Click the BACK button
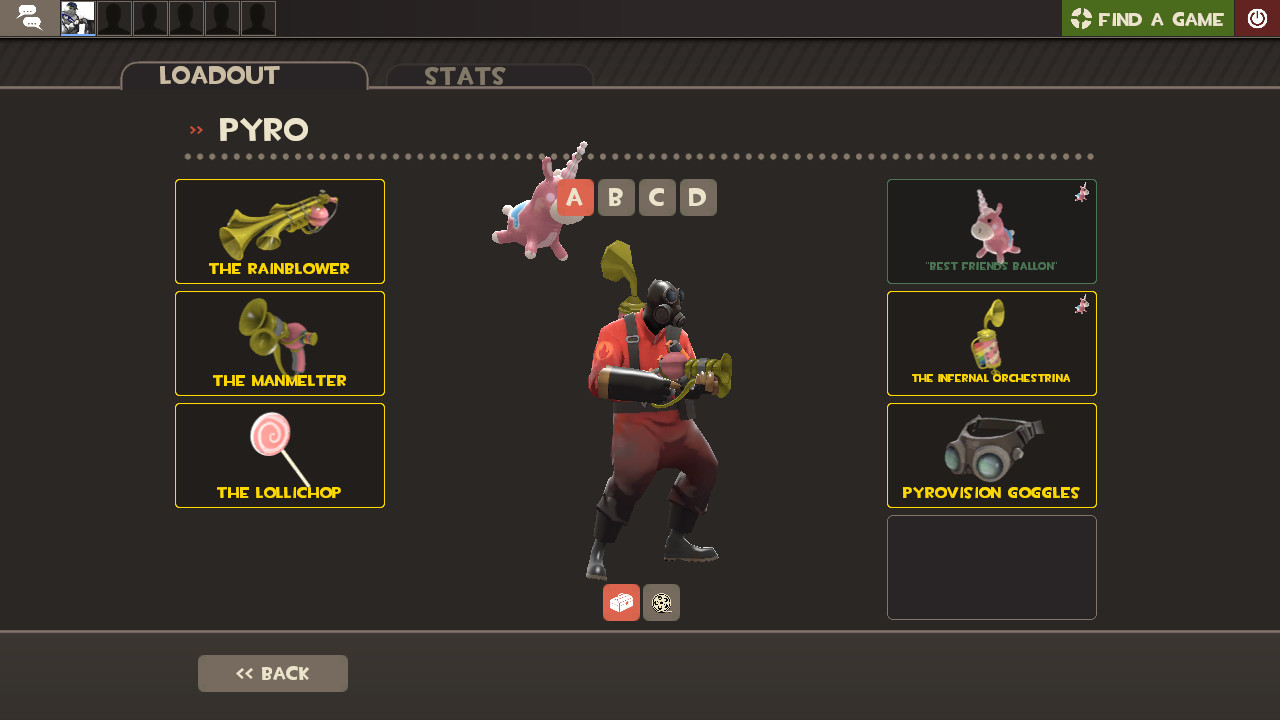Screen dimensions: 1280x720 point(272,673)
